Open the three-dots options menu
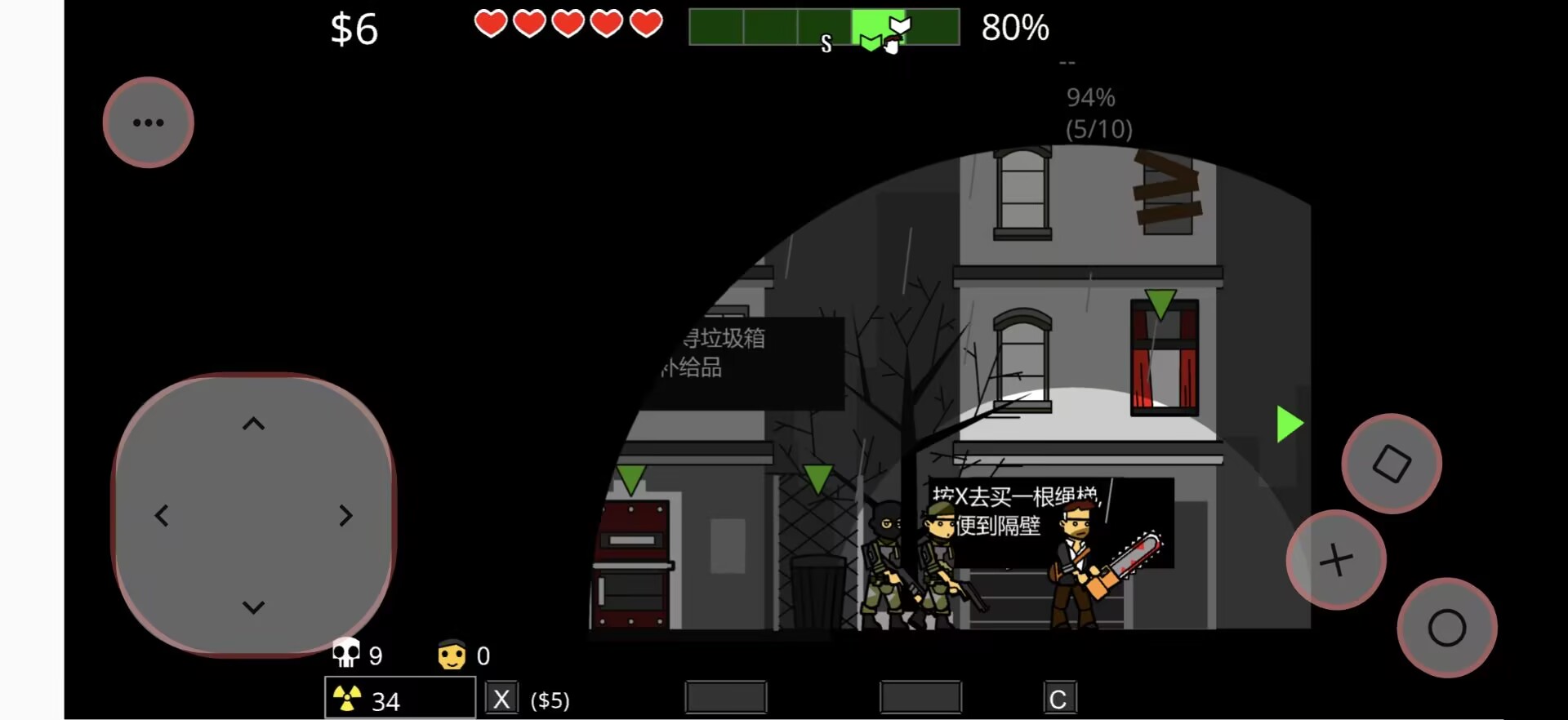This screenshot has height=720, width=1568. 148,122
